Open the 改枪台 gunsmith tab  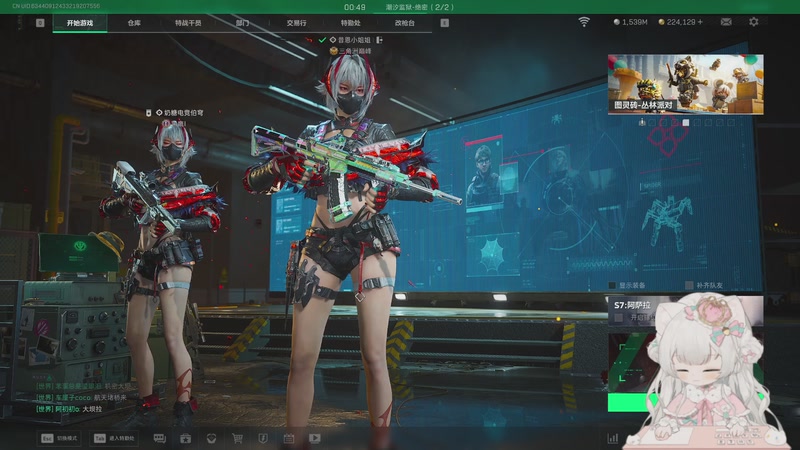(x=404, y=22)
